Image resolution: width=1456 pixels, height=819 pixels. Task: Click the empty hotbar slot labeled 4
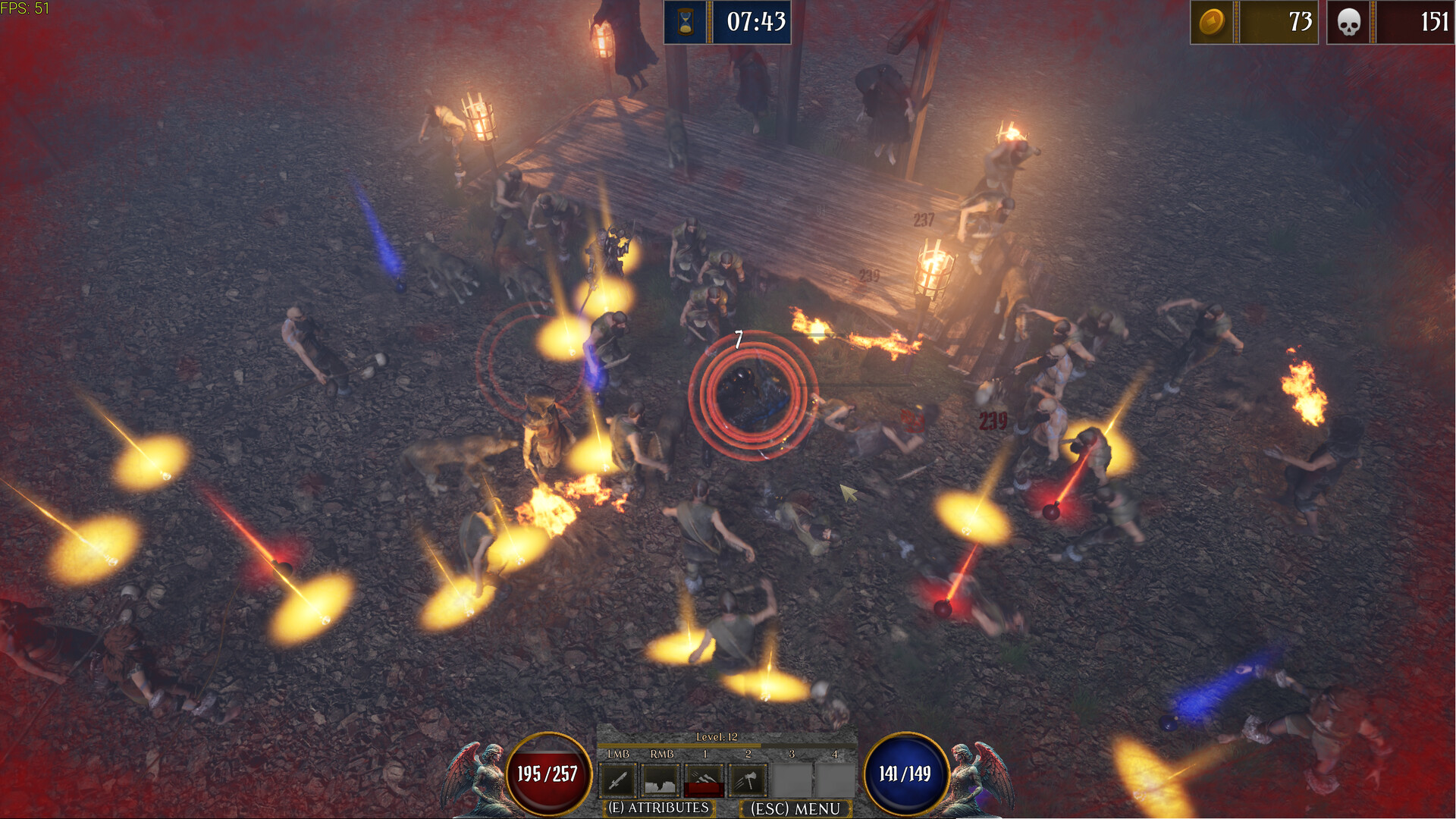835,781
